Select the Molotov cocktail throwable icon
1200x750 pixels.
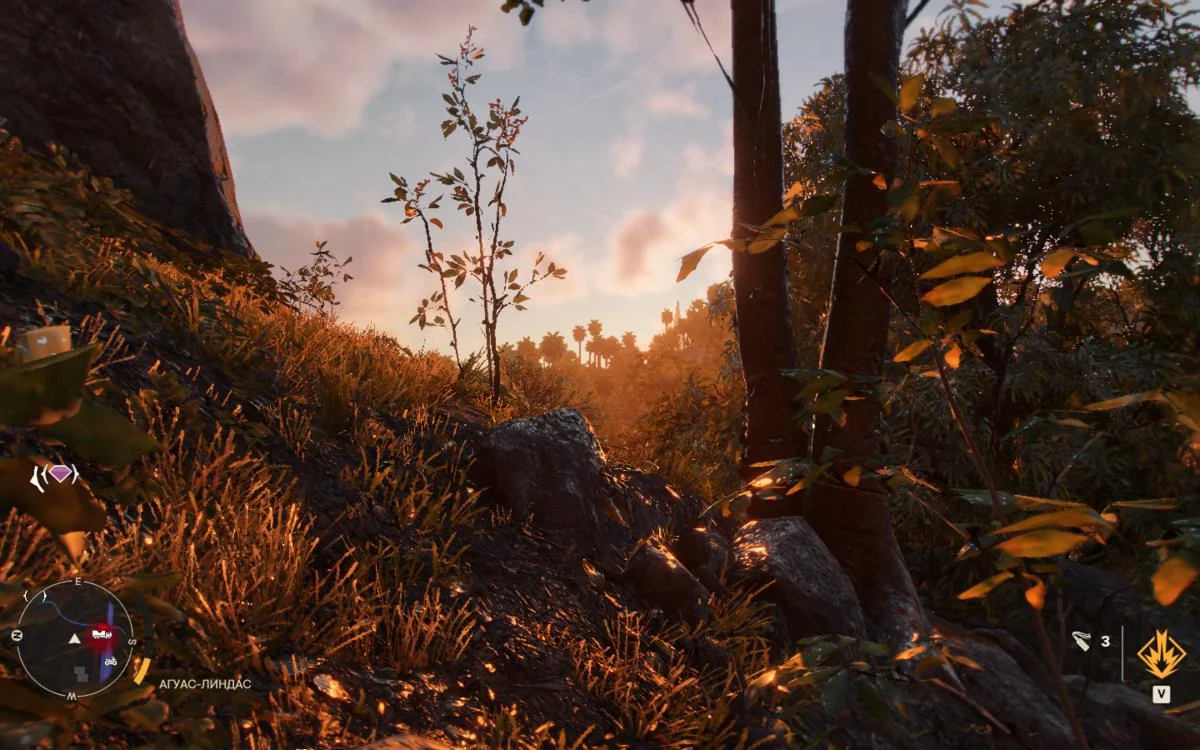tap(1082, 641)
